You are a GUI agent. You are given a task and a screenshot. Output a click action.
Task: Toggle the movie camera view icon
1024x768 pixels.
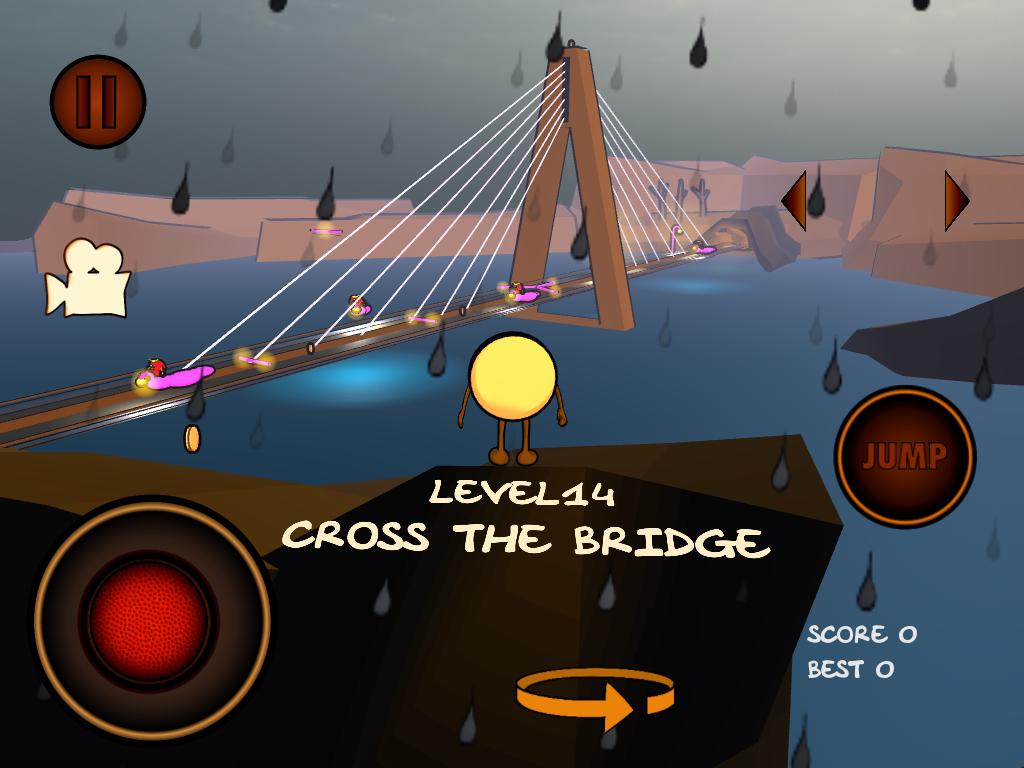[x=88, y=279]
